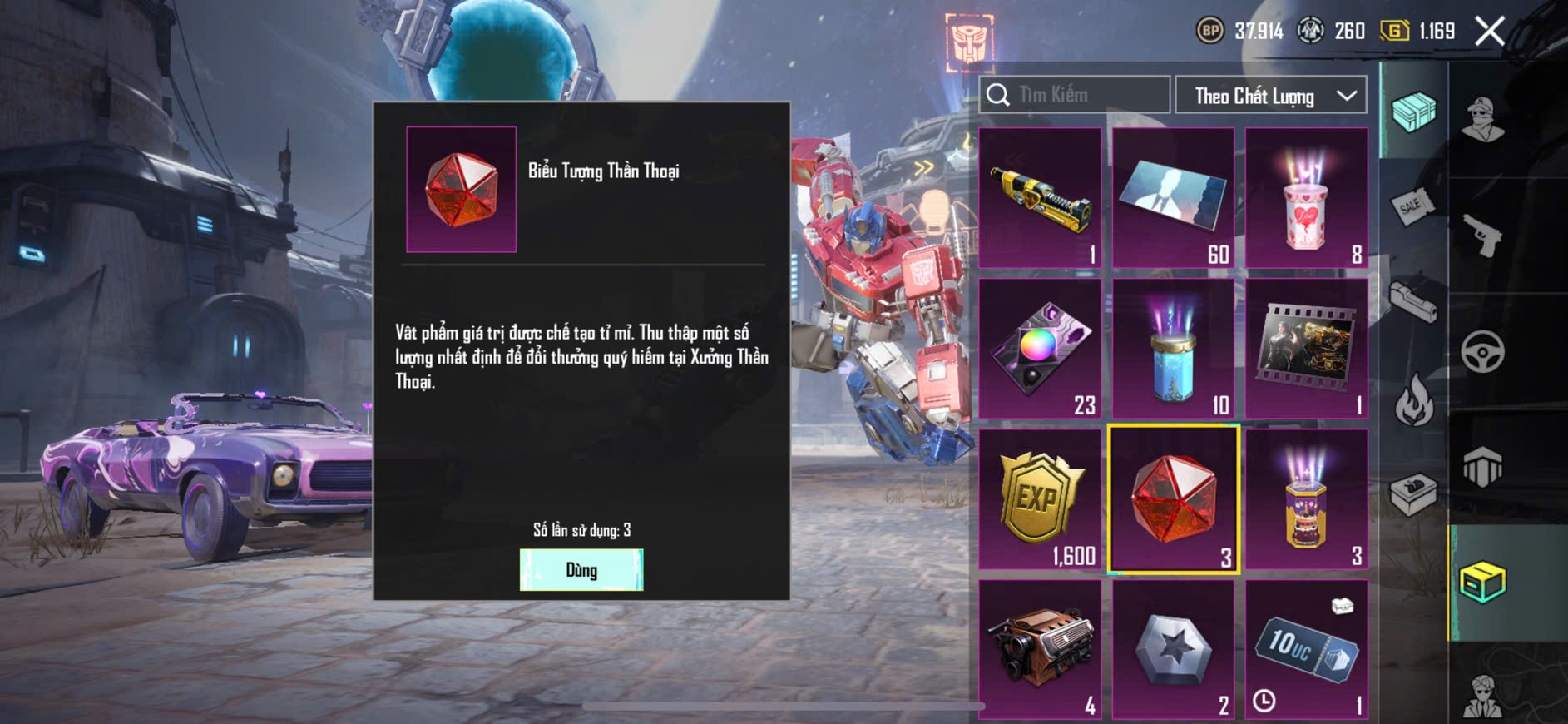Close the inventory with the X button

pos(1489,32)
